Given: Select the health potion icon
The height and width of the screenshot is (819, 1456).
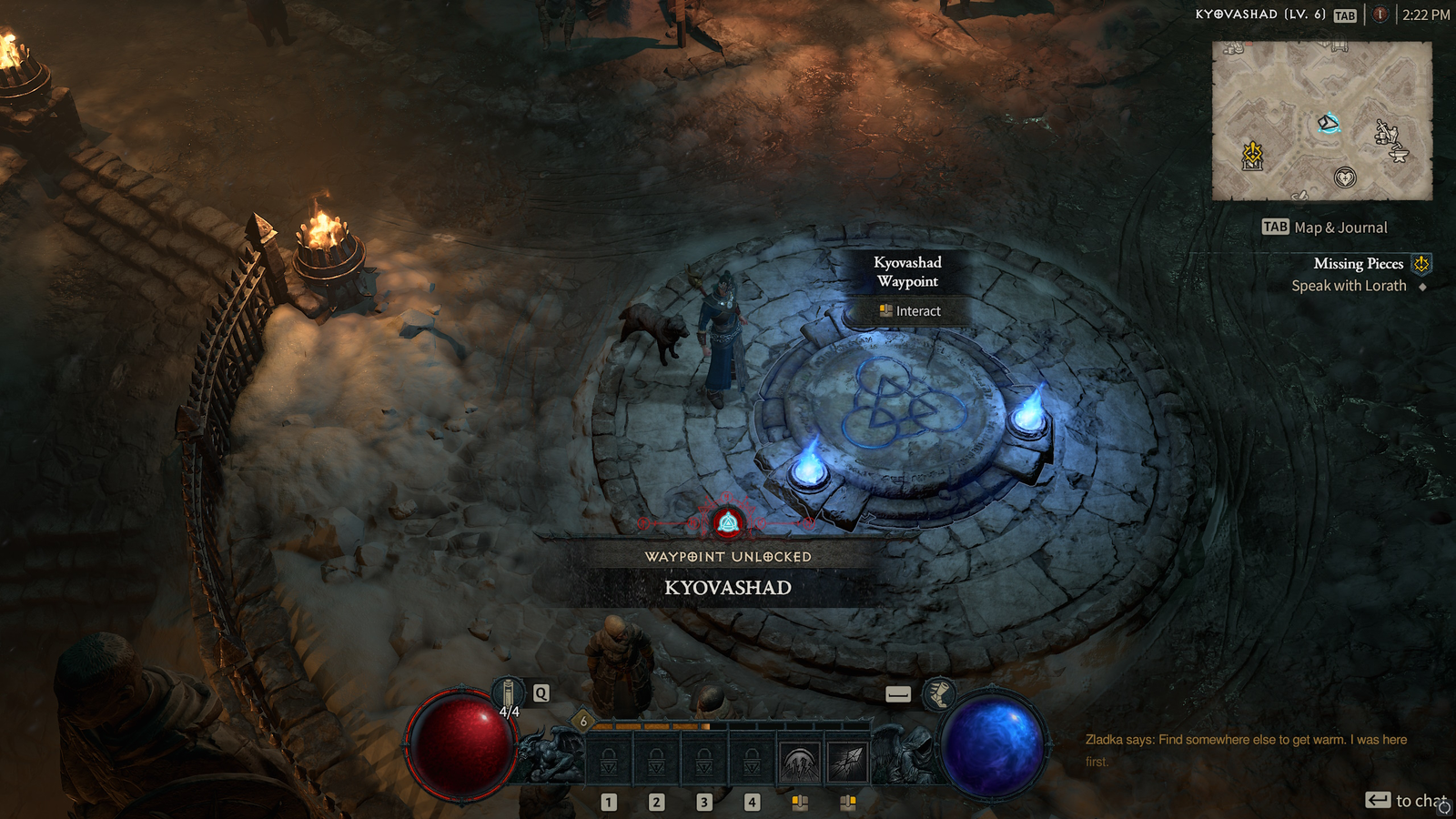Looking at the screenshot, I should click(x=508, y=693).
